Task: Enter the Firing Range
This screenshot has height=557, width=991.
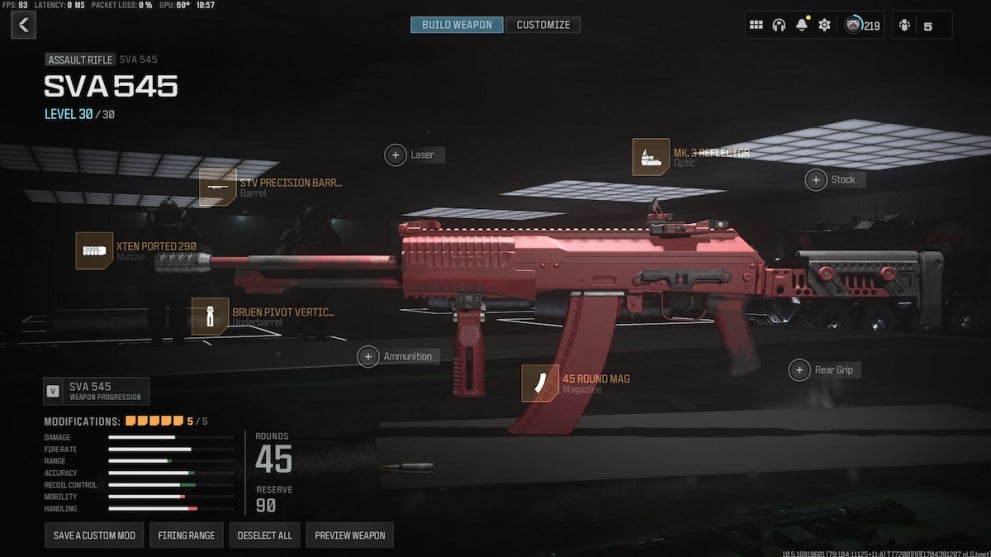Action: click(187, 535)
